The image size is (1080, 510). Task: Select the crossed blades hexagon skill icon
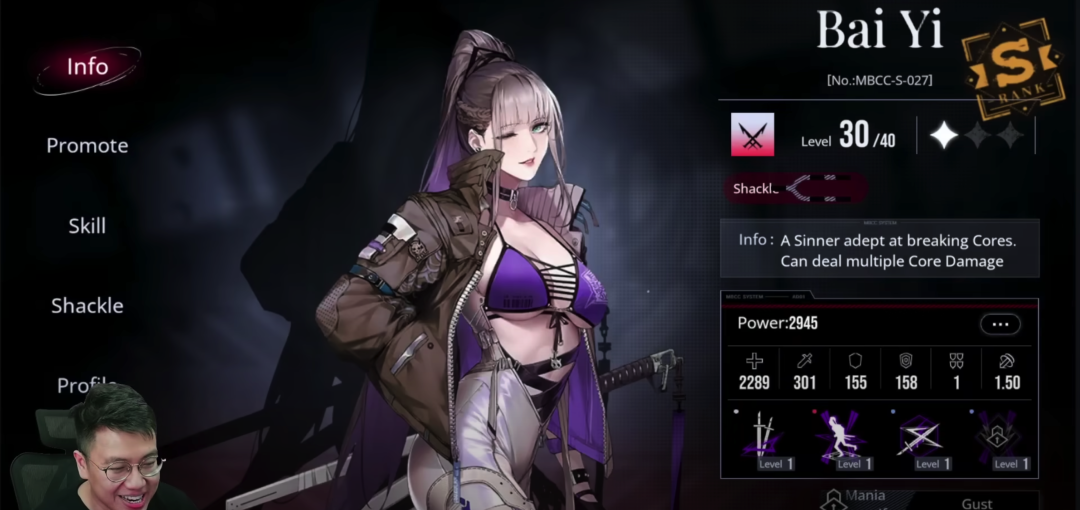click(x=919, y=437)
